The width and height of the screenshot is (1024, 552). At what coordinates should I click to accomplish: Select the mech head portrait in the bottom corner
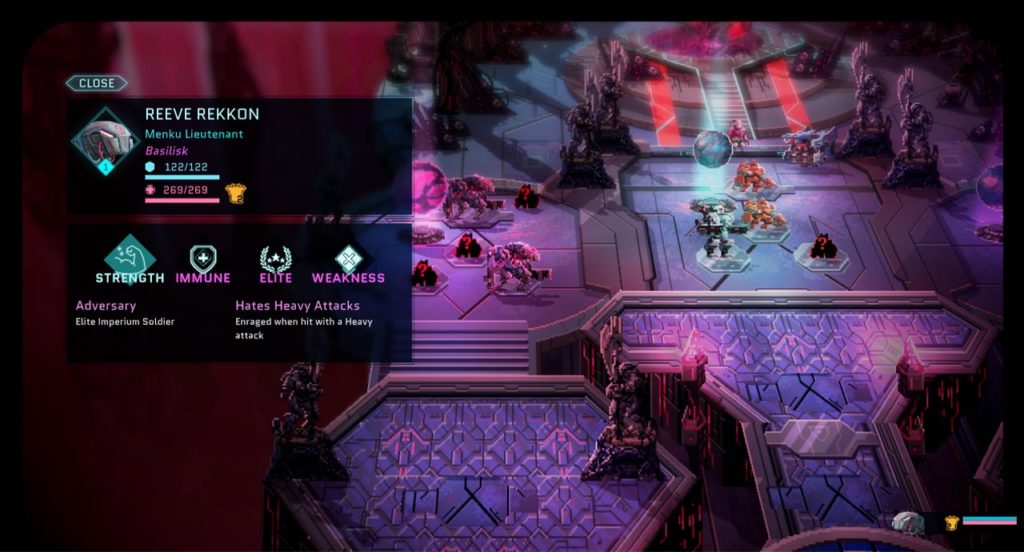click(909, 522)
